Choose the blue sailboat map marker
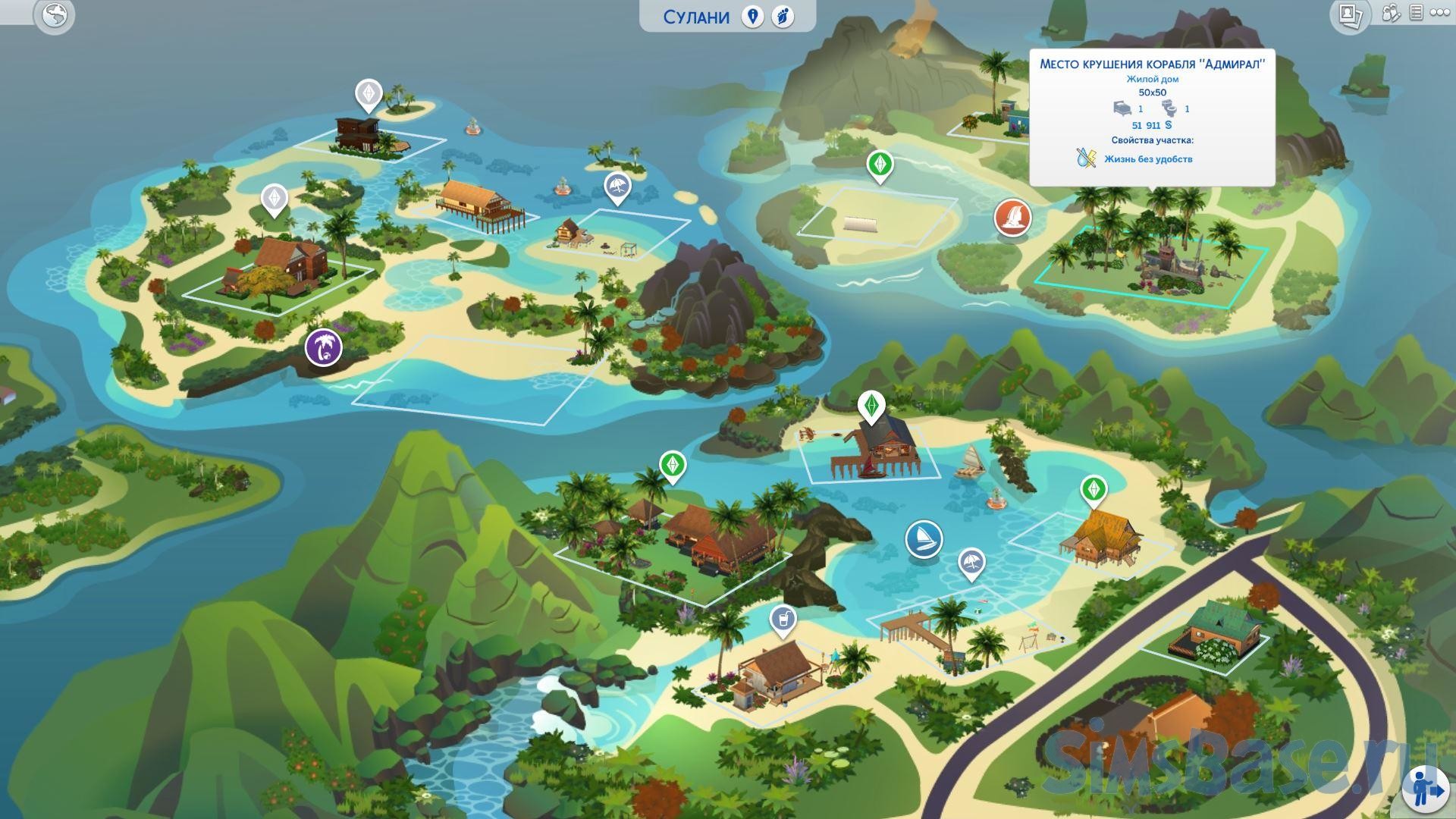 924,539
